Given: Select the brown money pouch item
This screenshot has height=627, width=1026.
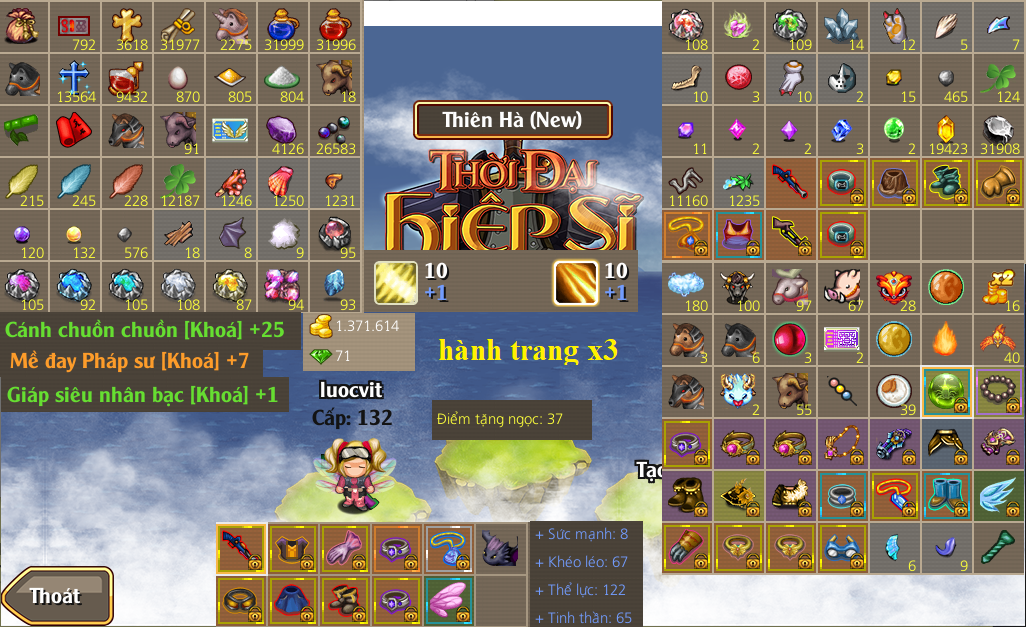Looking at the screenshot, I should point(25,26).
